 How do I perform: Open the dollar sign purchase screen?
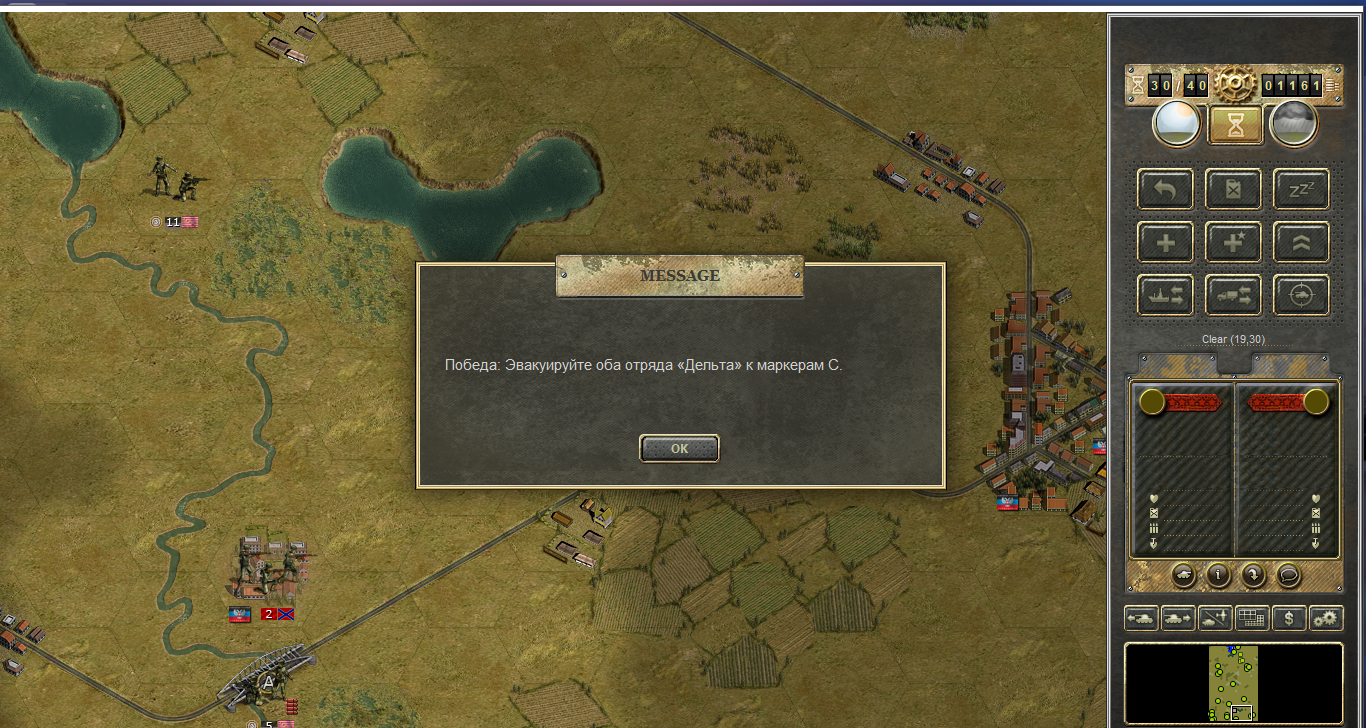tap(1289, 618)
